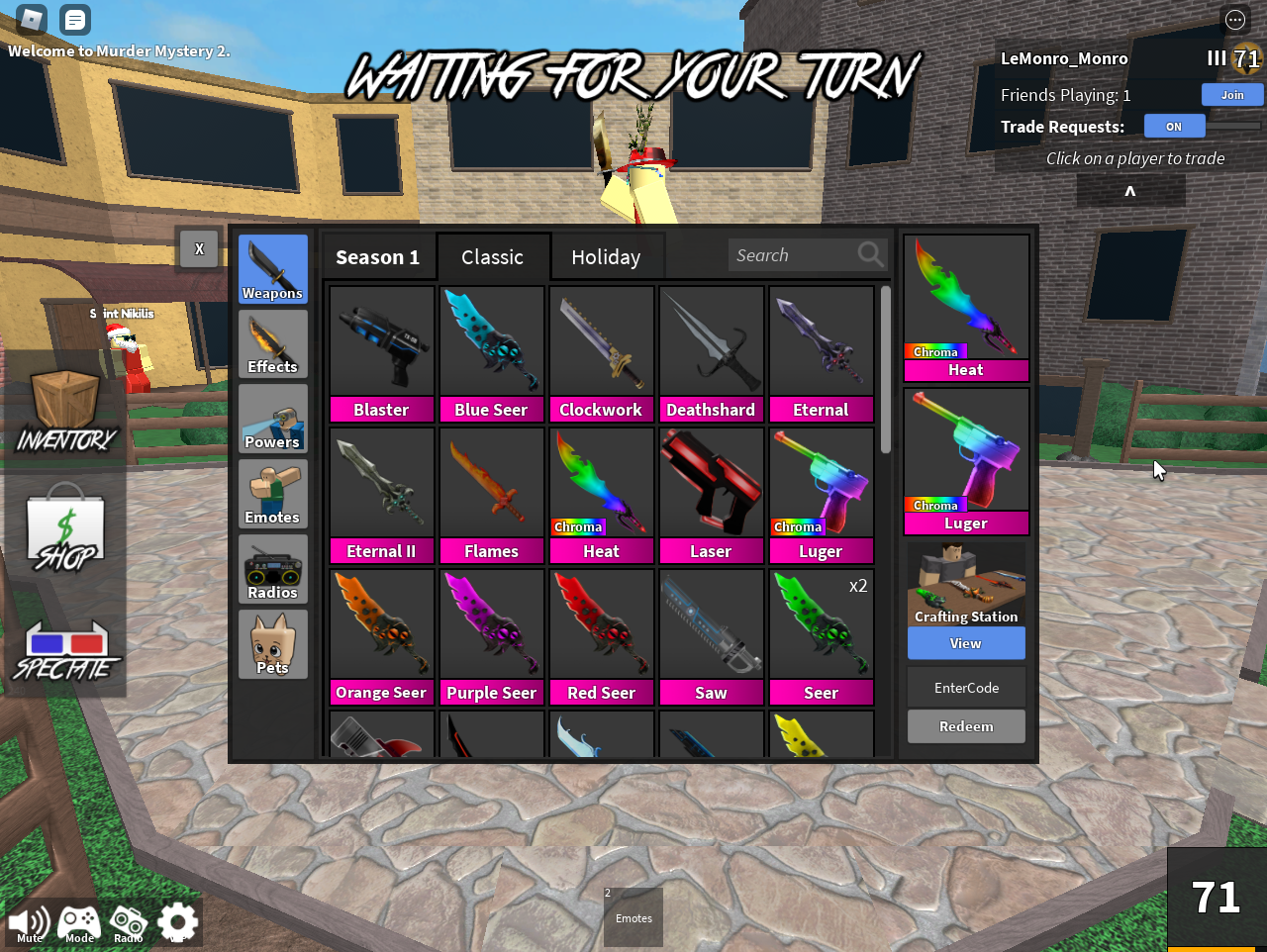The height and width of the screenshot is (952, 1267).
Task: Mute the game audio
Action: coord(30,921)
